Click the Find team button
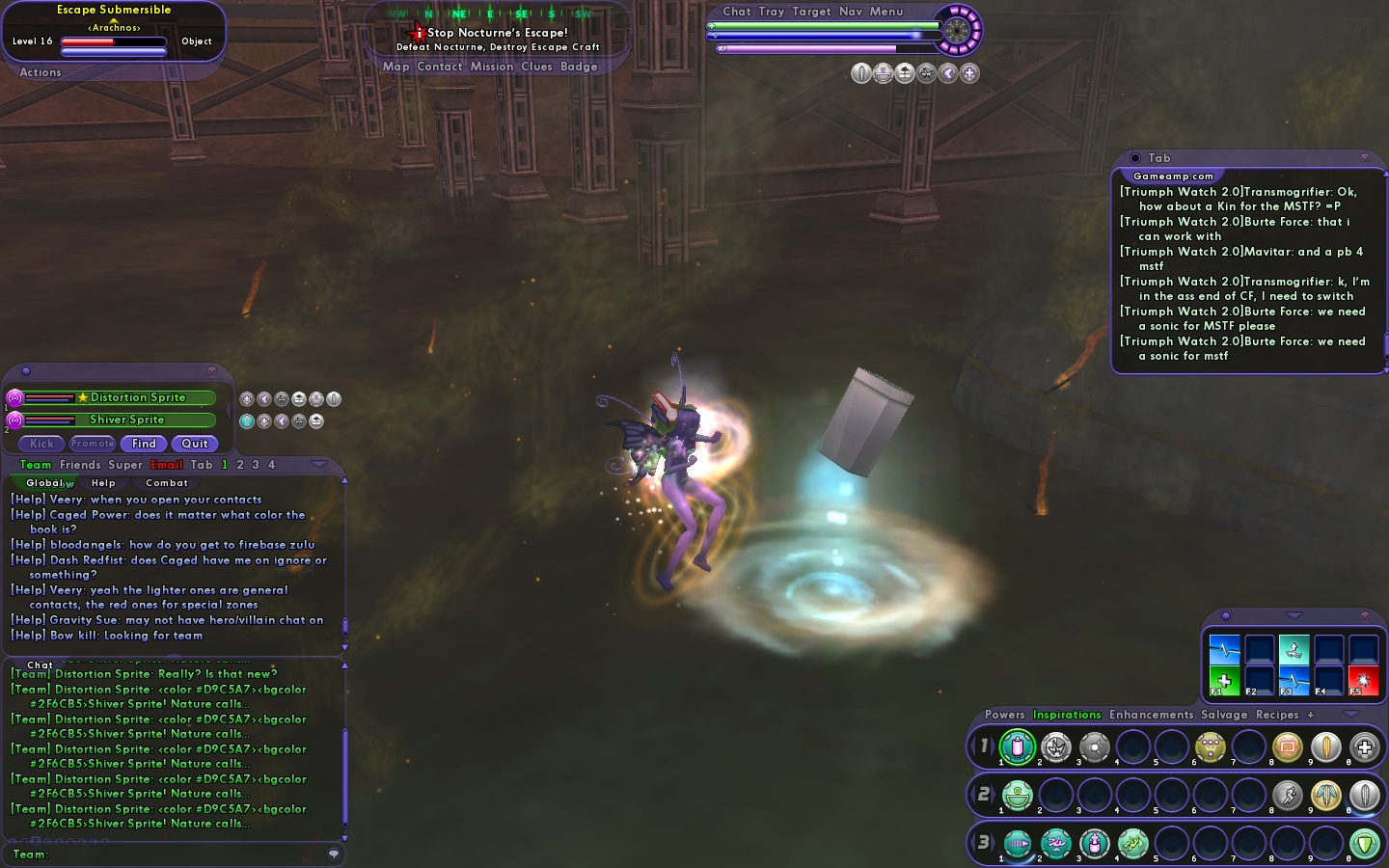 [x=144, y=444]
